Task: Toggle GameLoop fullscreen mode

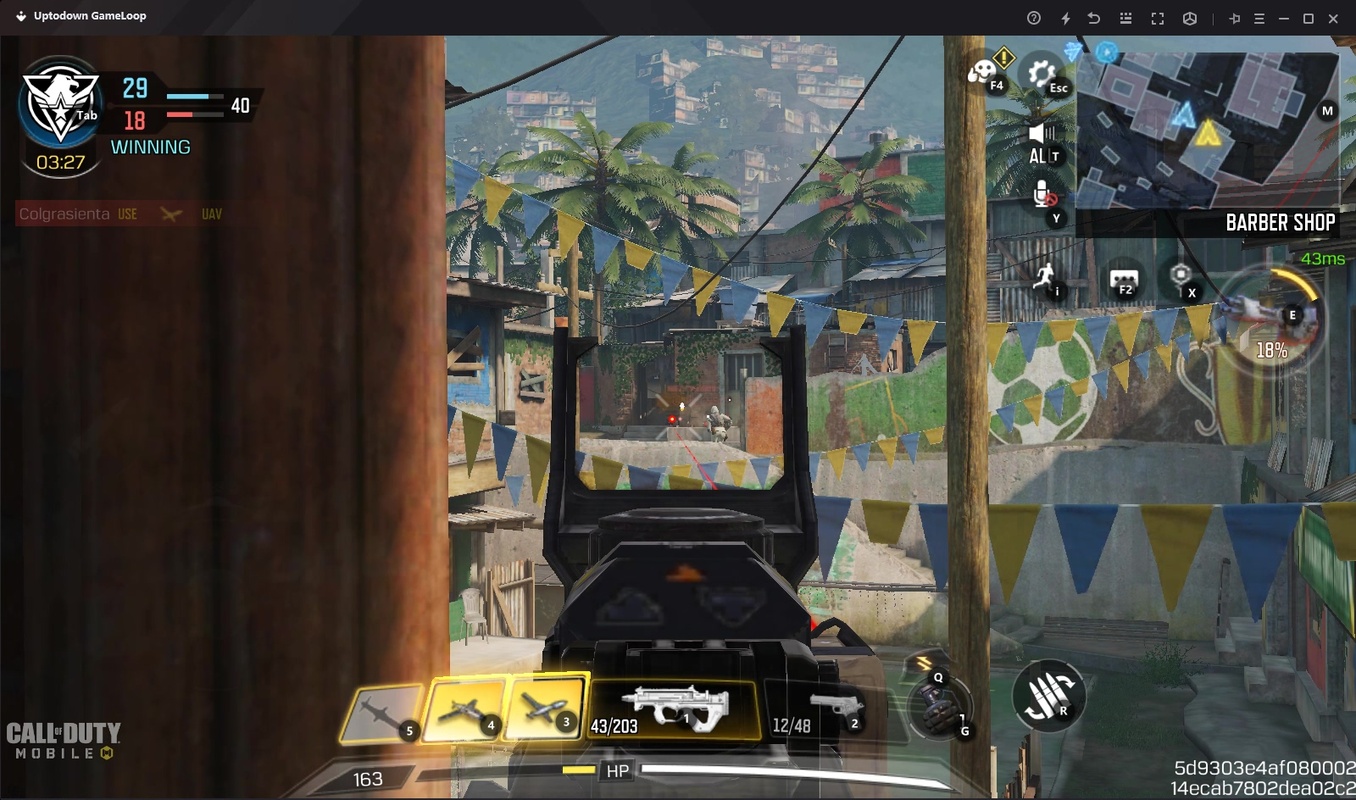Action: coord(1157,18)
